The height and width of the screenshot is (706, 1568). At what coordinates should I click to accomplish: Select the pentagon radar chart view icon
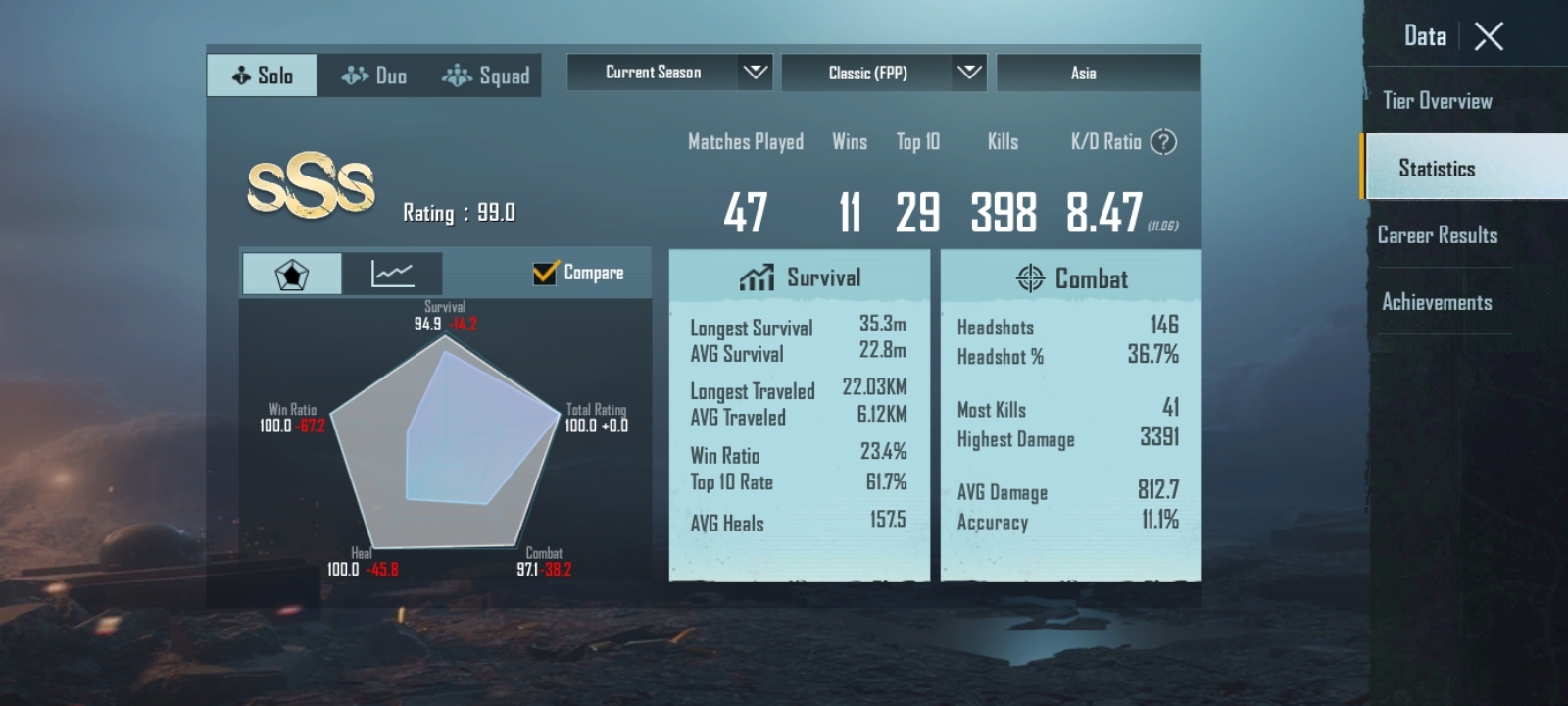pyautogui.click(x=290, y=273)
